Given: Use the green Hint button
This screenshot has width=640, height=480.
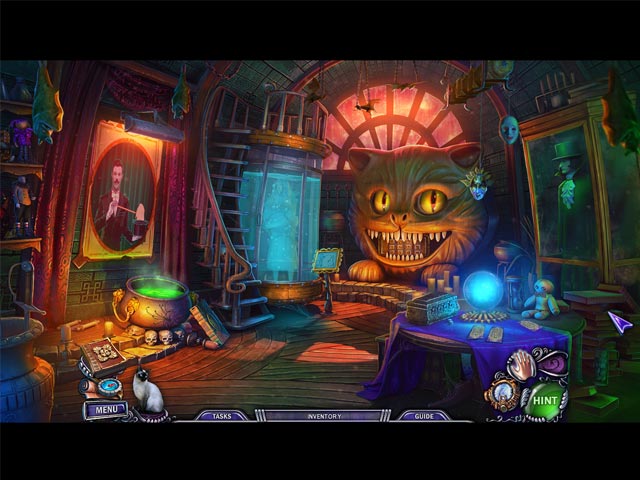Looking at the screenshot, I should pos(544,399).
